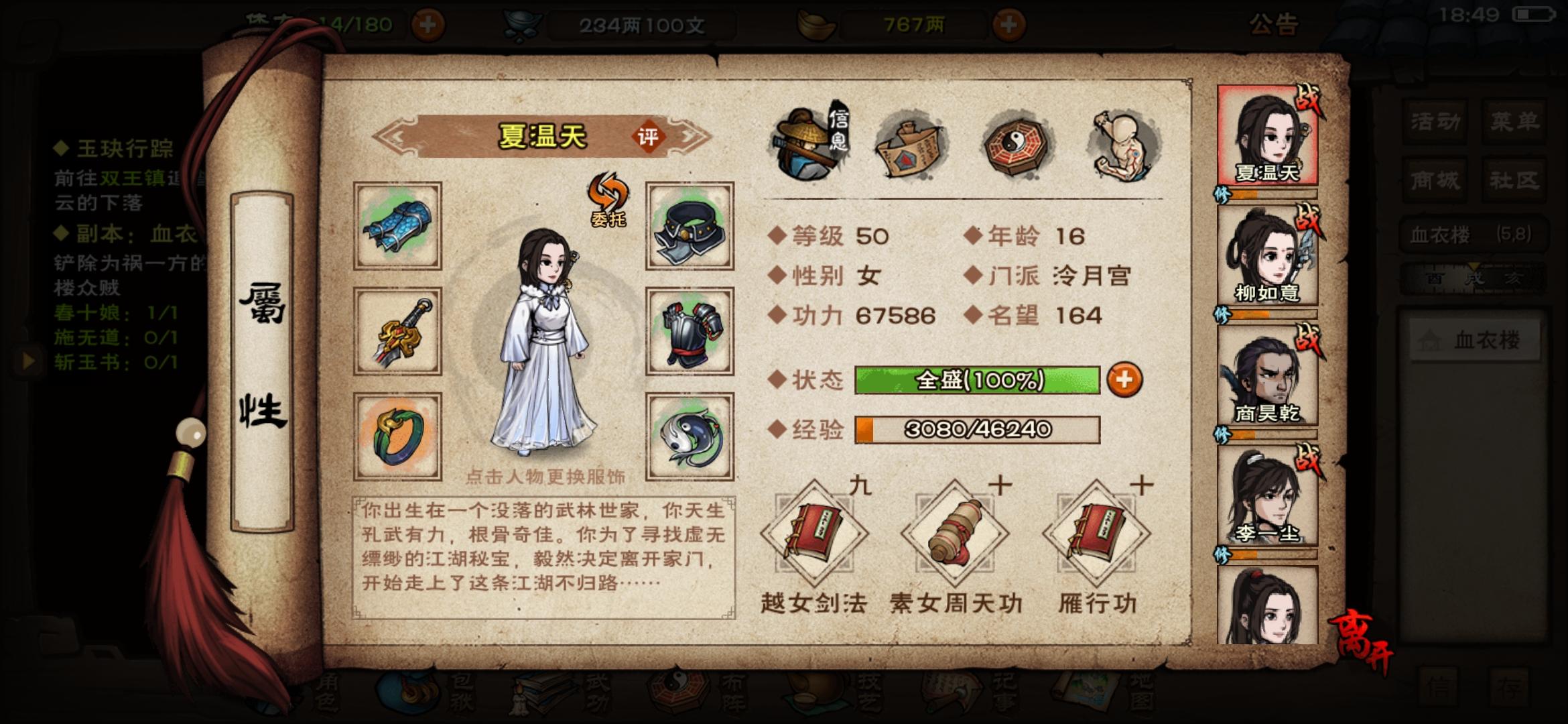Select party member 柳如意 portrait

coord(1270,261)
